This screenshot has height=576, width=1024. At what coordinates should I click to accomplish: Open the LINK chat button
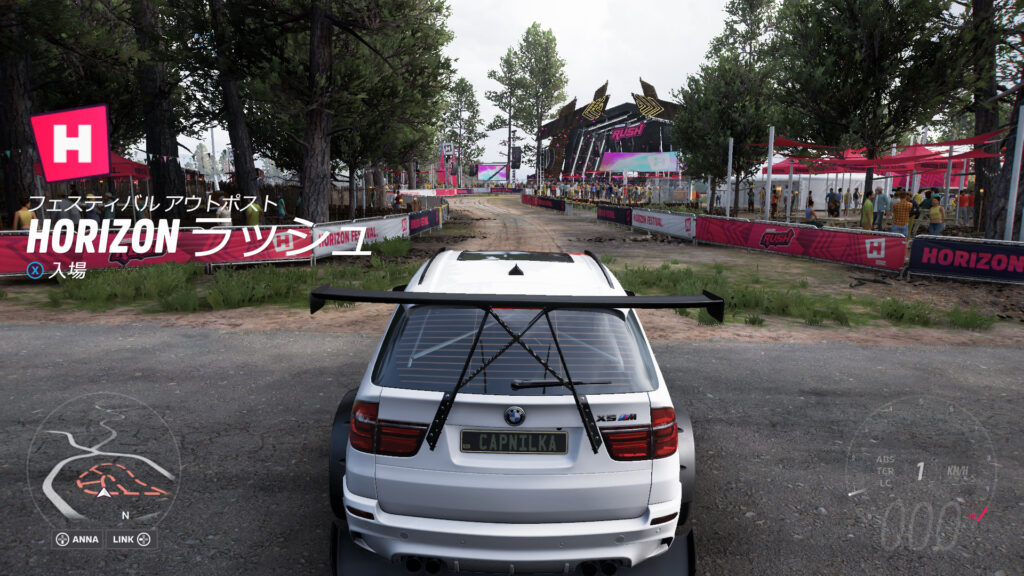pyautogui.click(x=132, y=539)
